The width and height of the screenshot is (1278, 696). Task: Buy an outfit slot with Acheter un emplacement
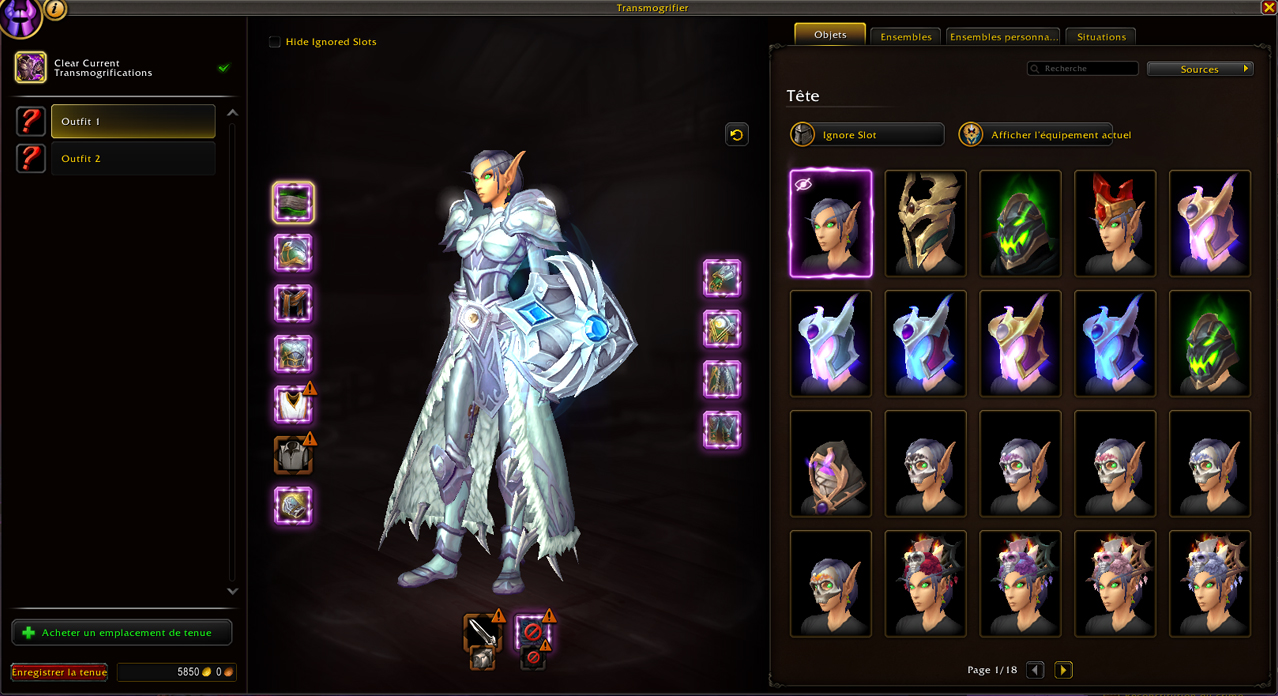click(122, 633)
